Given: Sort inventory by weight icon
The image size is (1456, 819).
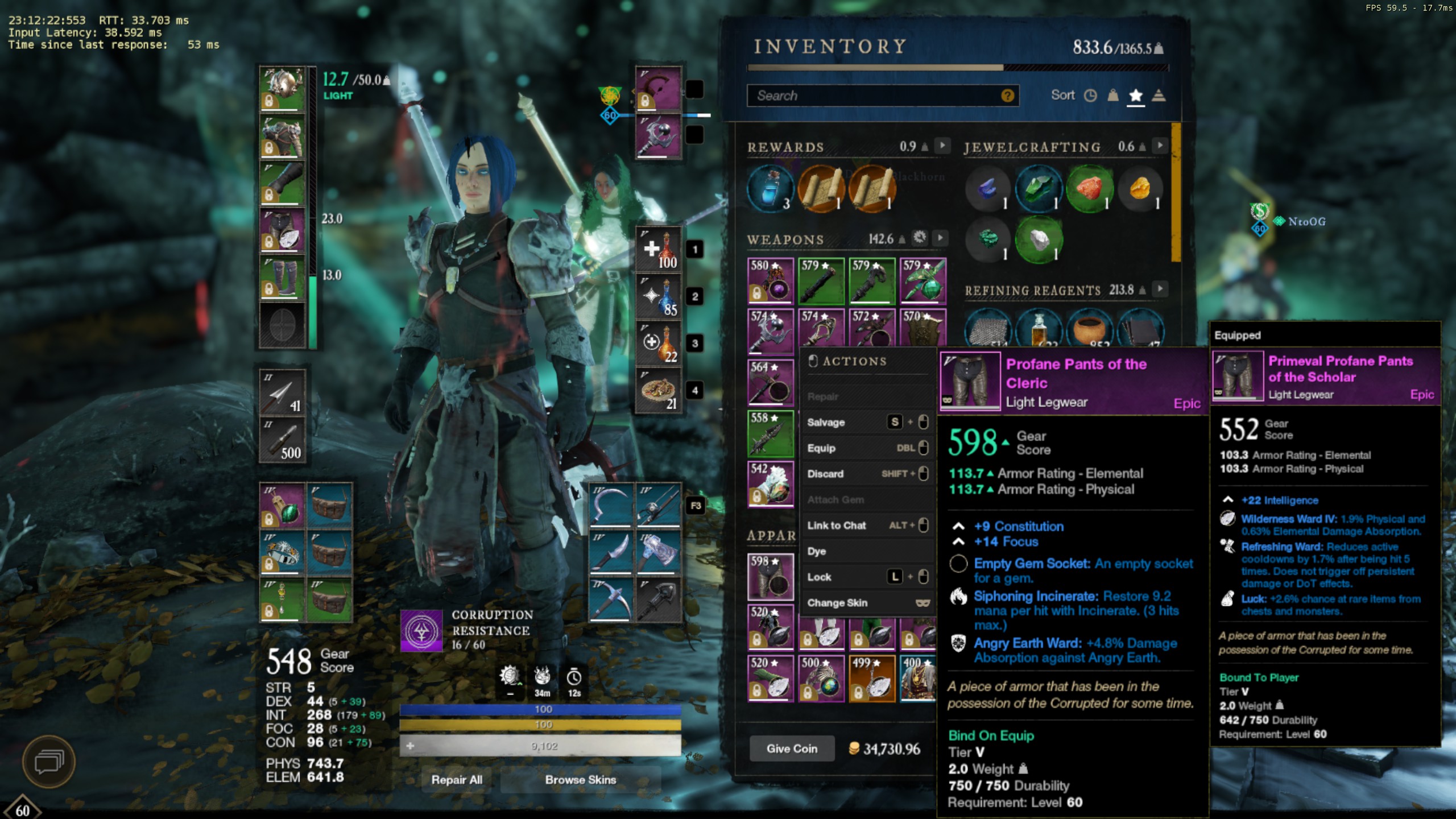Looking at the screenshot, I should point(1112,96).
